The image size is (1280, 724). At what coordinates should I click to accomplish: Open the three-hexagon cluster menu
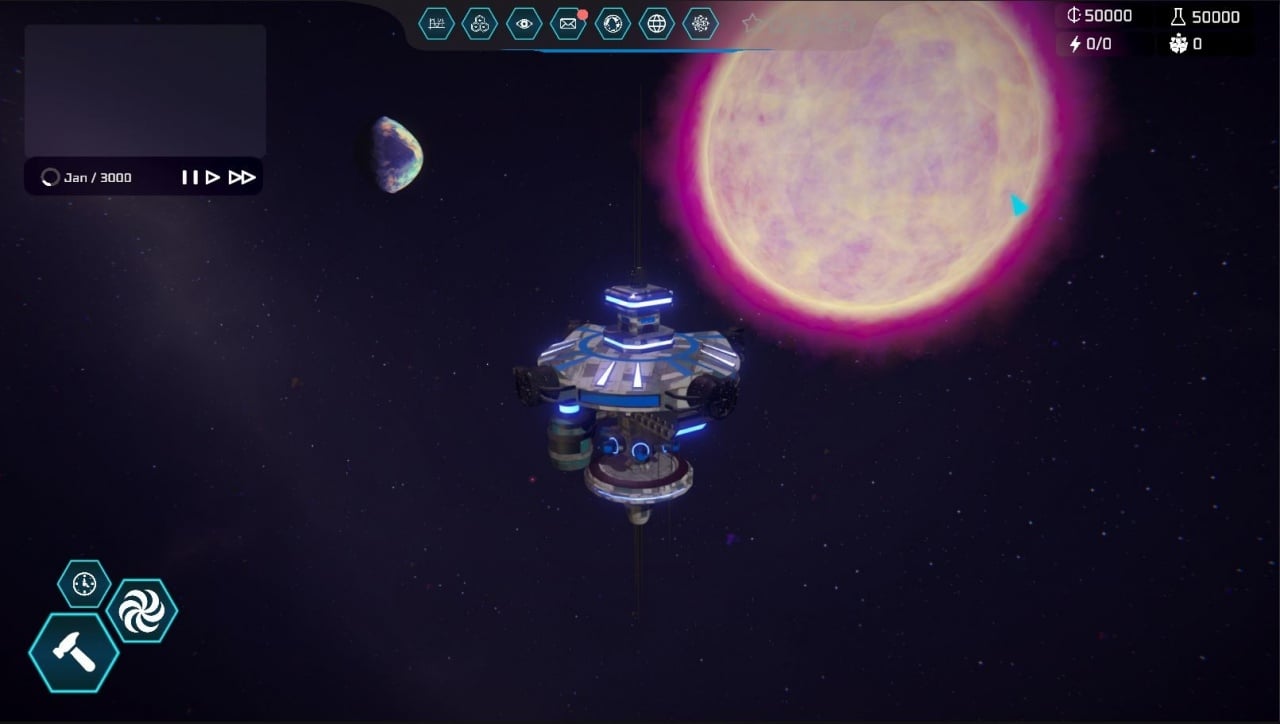click(x=480, y=24)
